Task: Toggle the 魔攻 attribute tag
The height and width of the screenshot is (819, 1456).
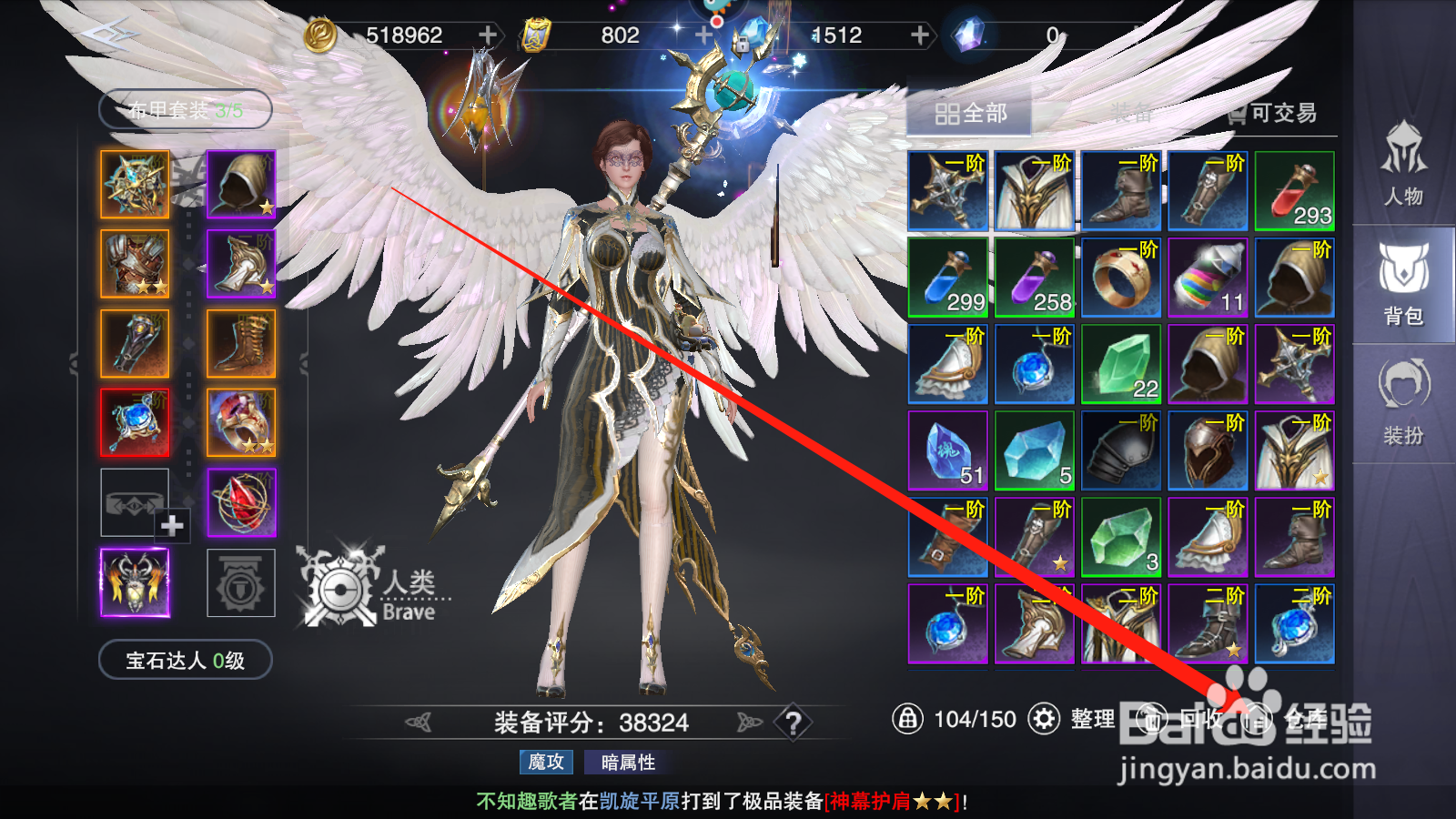Action: click(x=544, y=763)
